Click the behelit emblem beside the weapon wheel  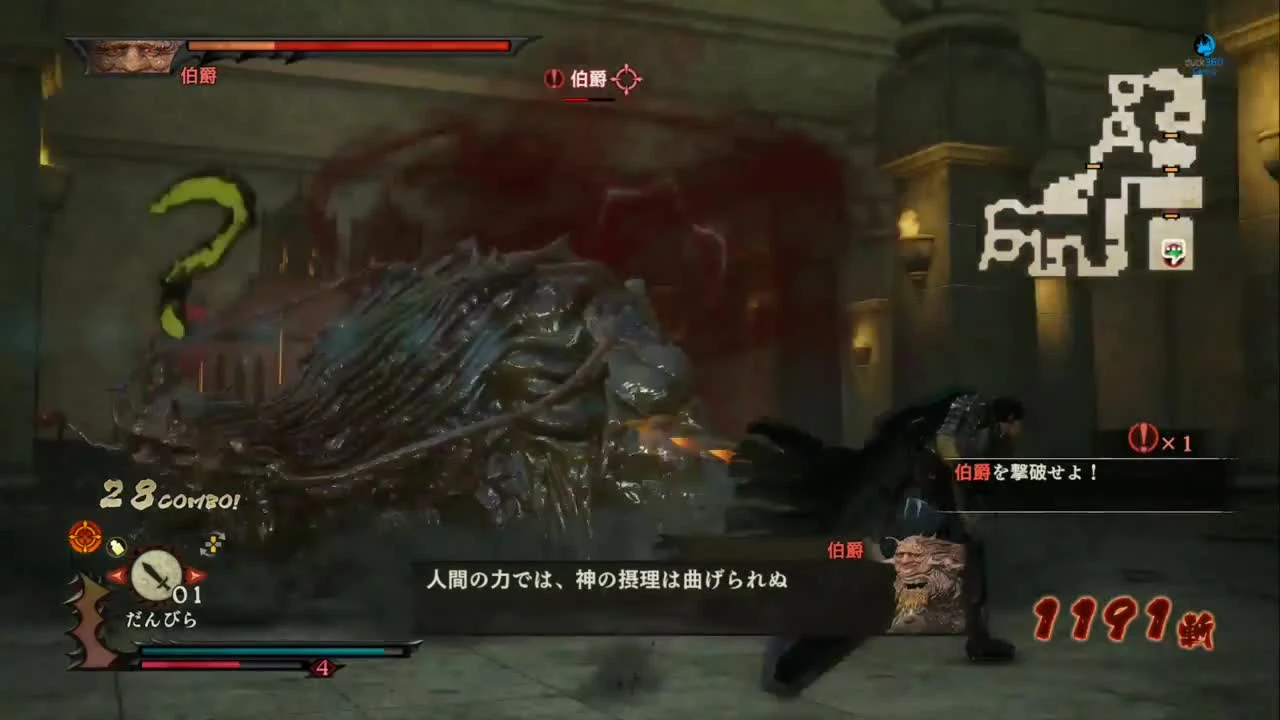coord(83,538)
